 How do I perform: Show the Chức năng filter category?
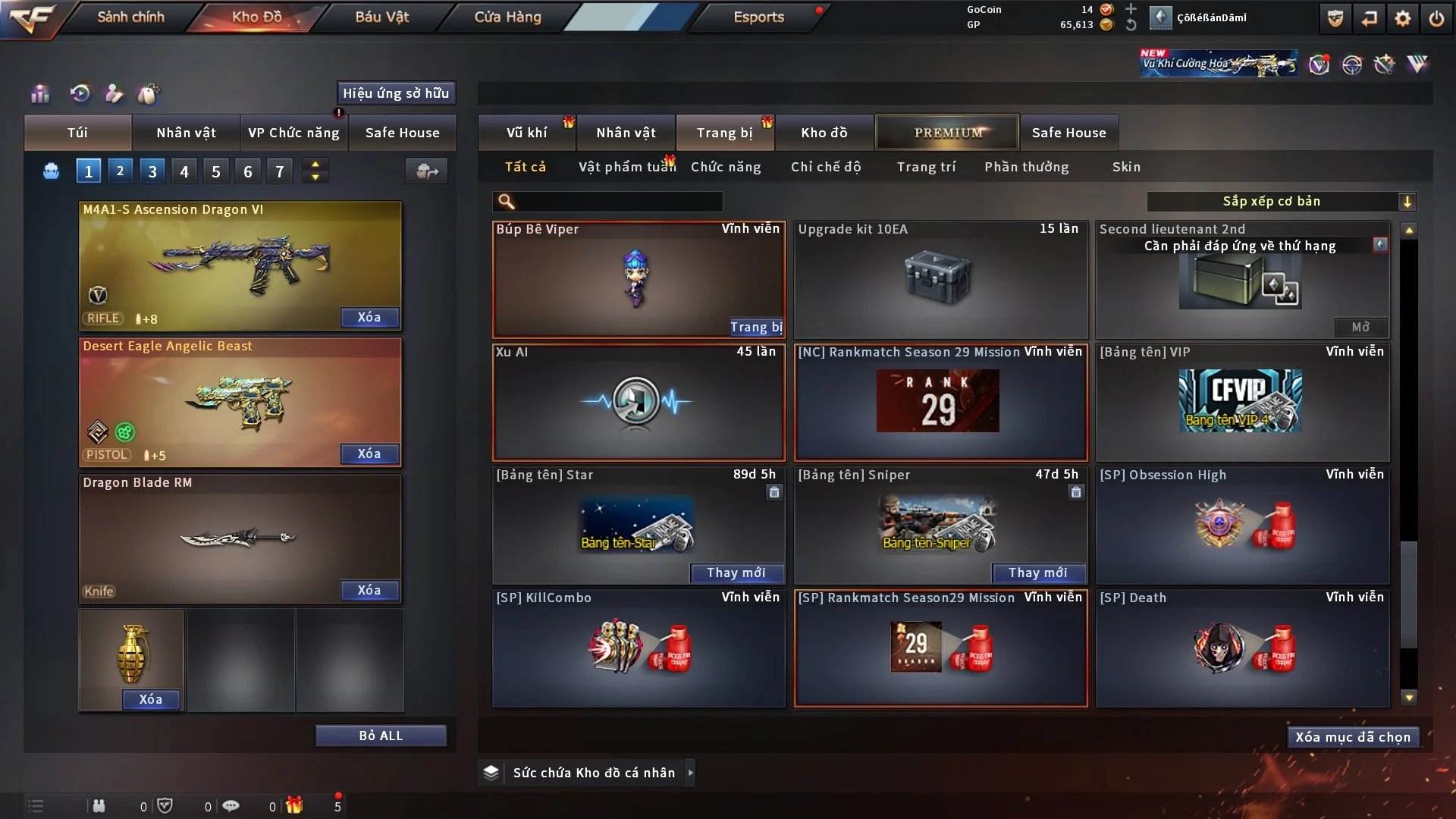pos(726,167)
